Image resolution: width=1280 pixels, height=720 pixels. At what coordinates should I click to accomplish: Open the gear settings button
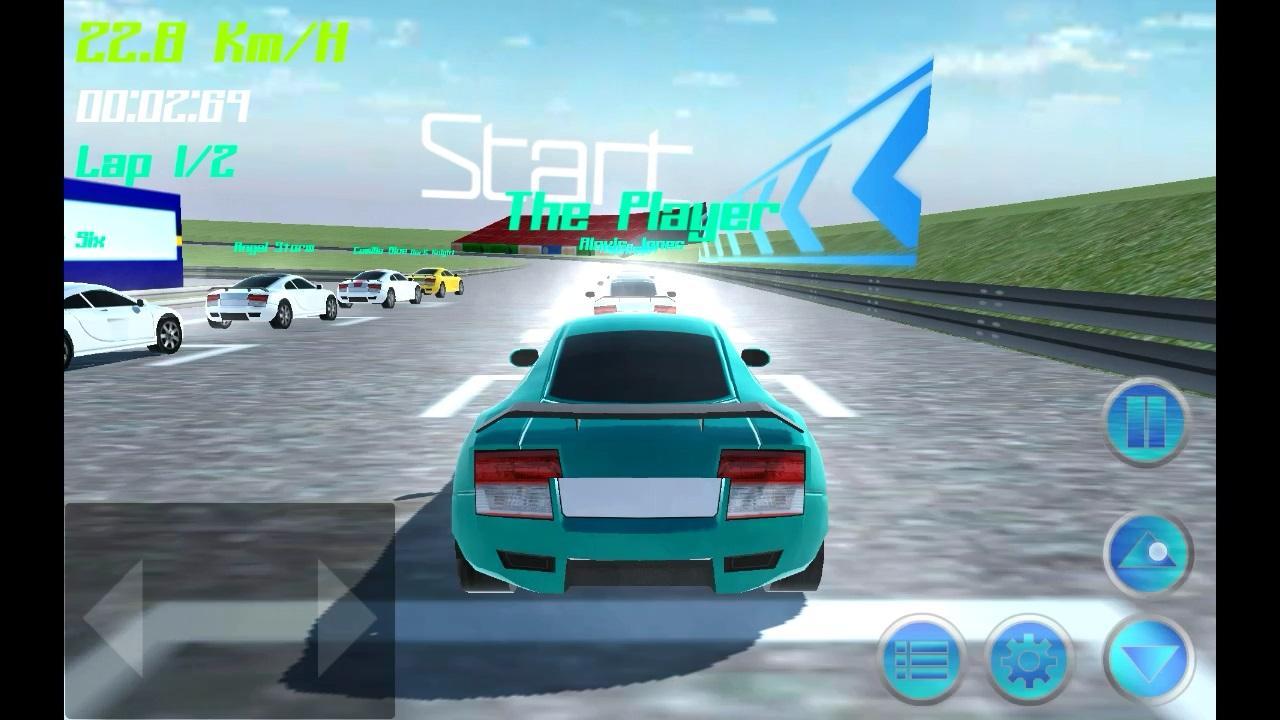coord(1028,659)
